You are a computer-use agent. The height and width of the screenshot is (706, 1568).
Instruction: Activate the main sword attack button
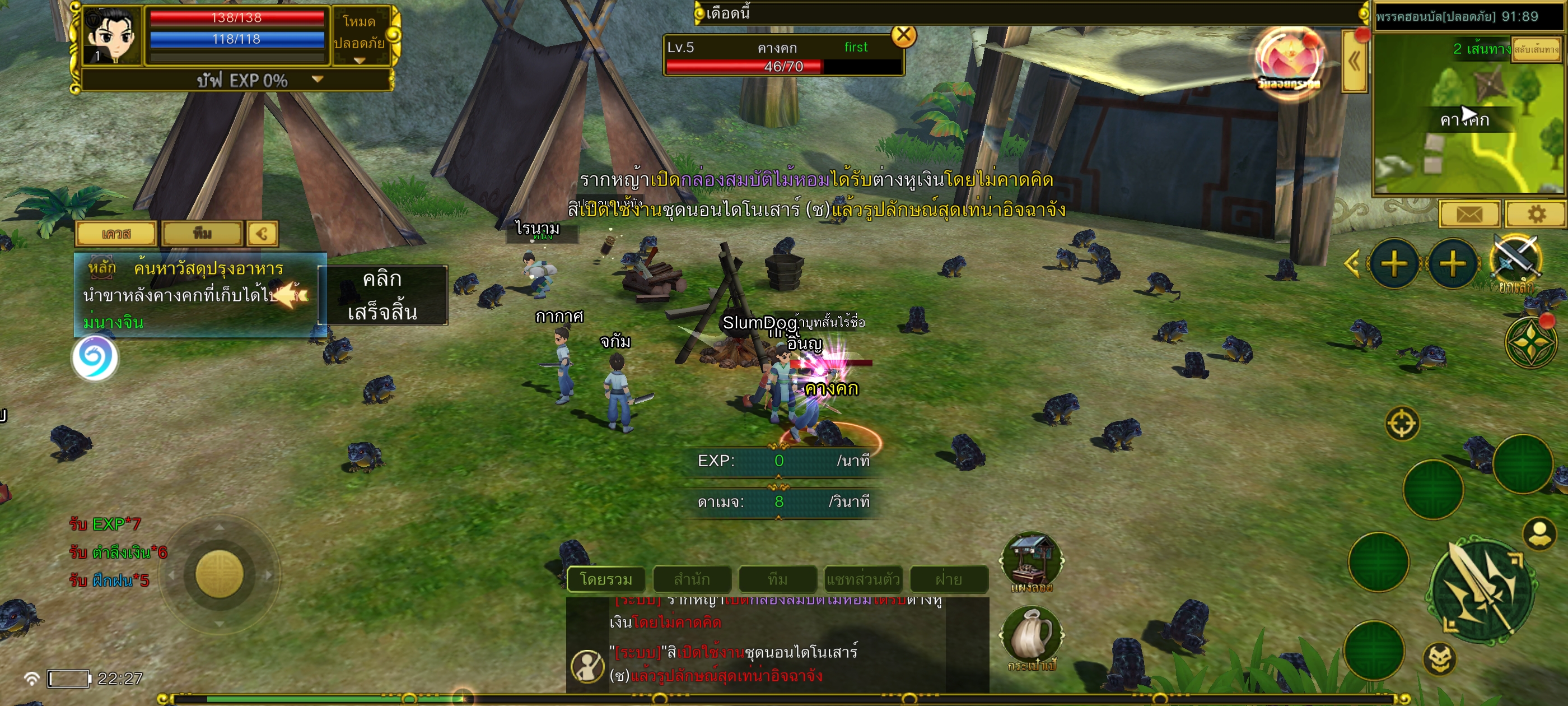[x=1481, y=590]
